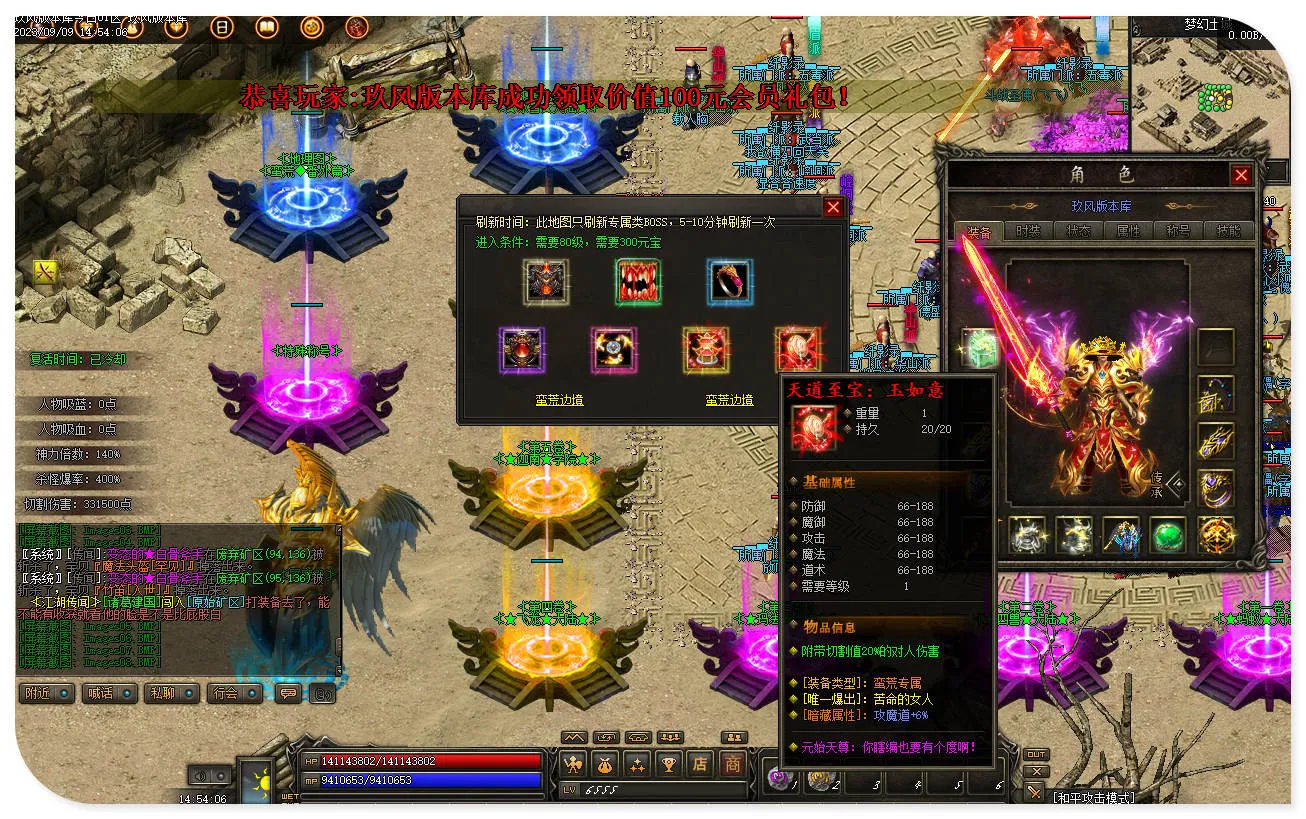Click the purple ring equipment slot

point(1215,489)
